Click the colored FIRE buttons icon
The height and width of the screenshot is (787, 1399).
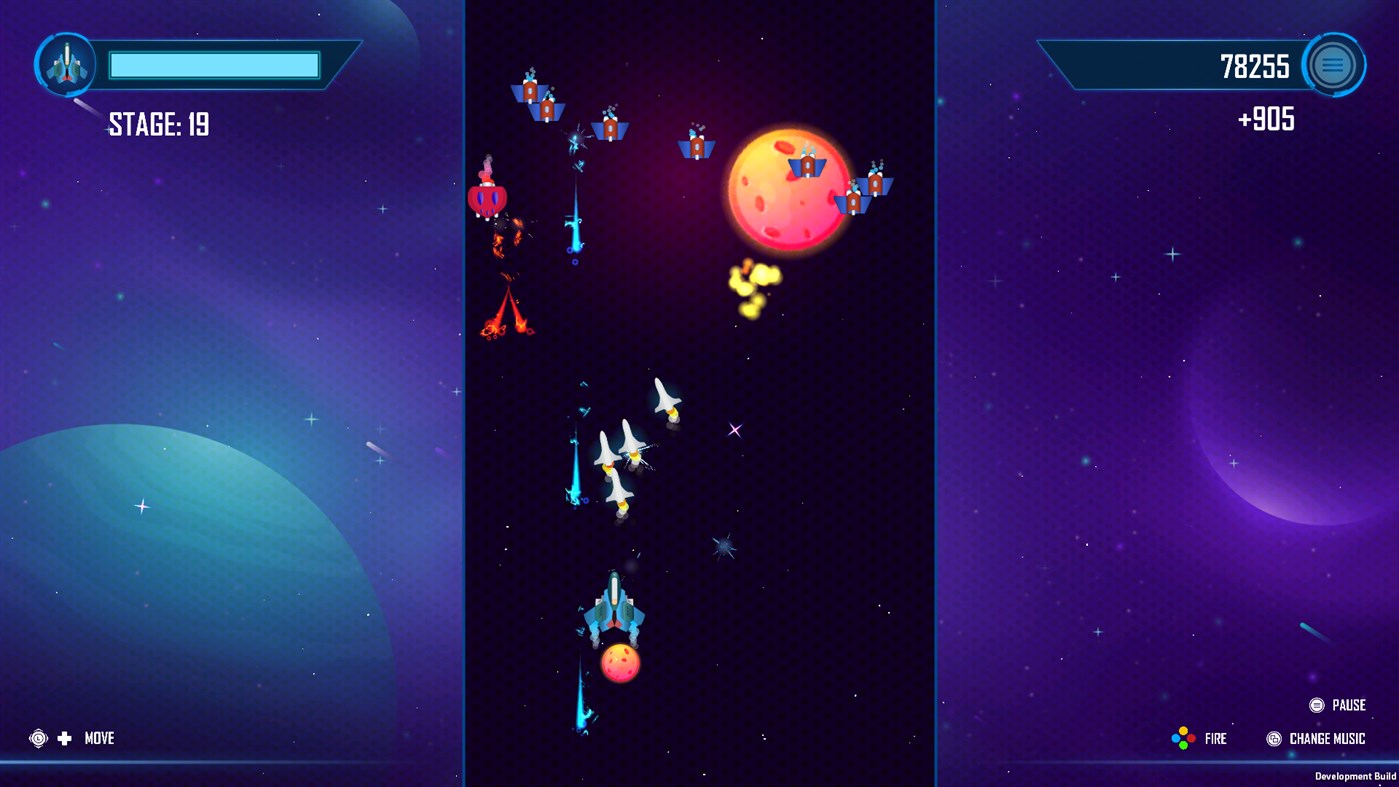(1183, 738)
